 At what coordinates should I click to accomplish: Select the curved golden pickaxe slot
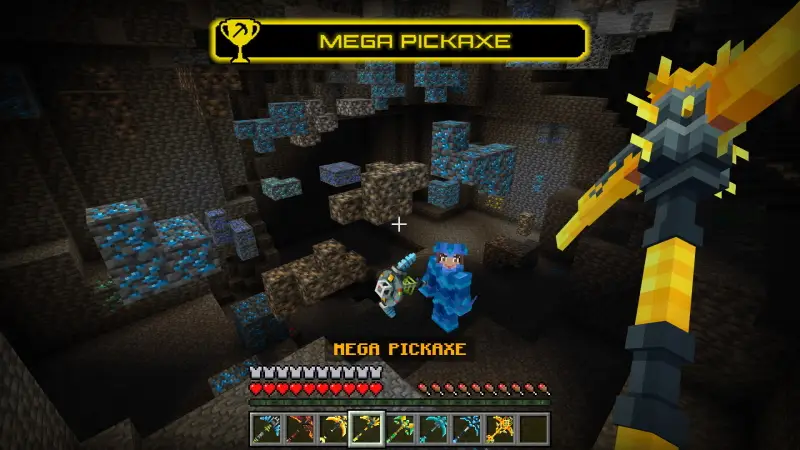(x=331, y=428)
